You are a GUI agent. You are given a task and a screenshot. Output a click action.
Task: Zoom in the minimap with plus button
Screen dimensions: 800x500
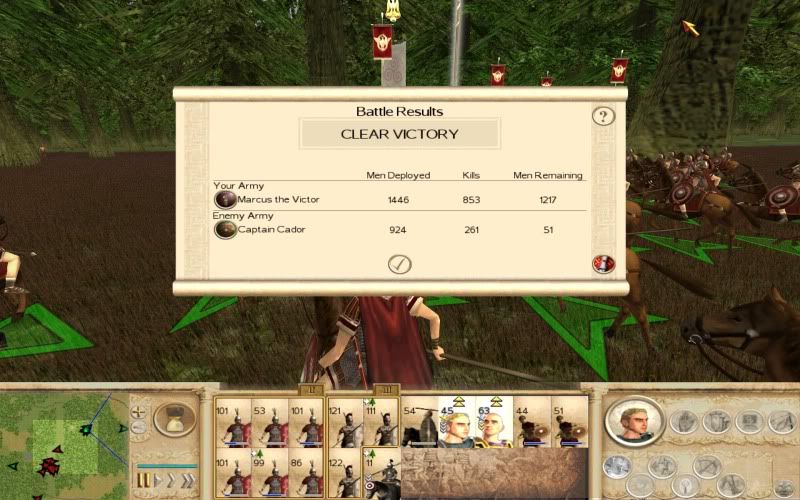pyautogui.click(x=139, y=412)
